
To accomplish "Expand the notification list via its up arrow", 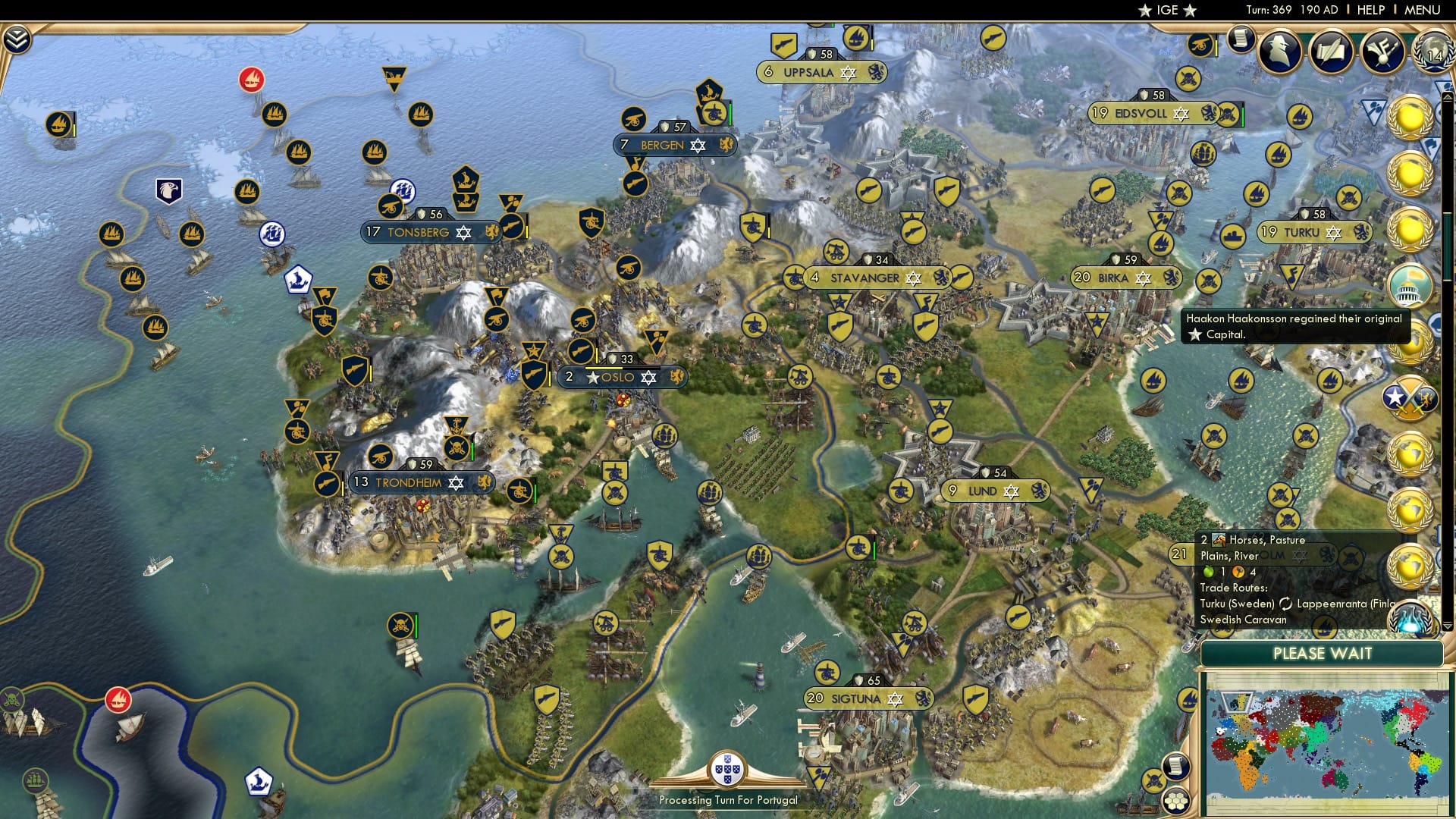I will tap(1446, 96).
